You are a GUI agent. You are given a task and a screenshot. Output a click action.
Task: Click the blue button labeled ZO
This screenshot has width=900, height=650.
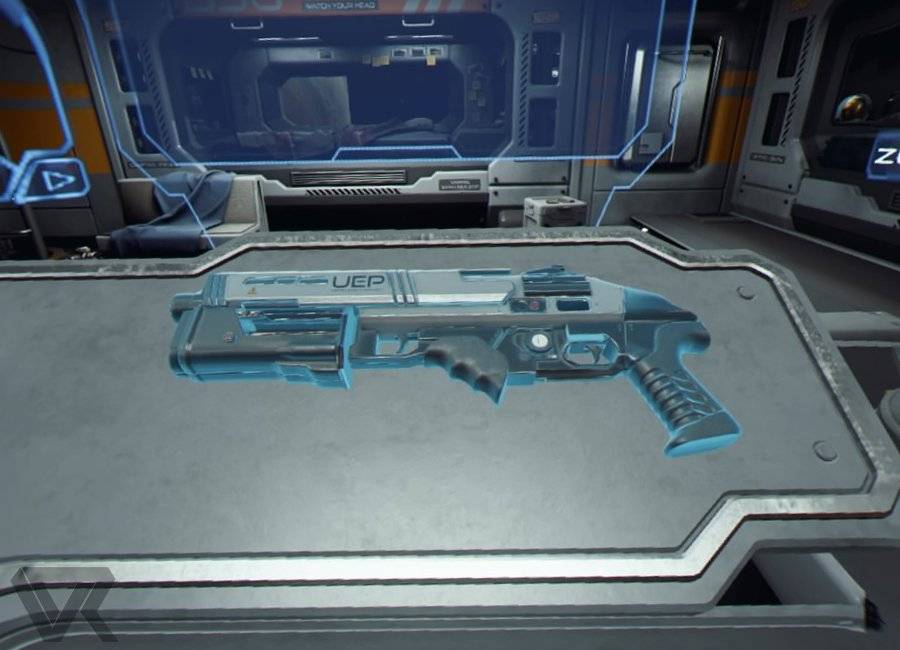885,157
